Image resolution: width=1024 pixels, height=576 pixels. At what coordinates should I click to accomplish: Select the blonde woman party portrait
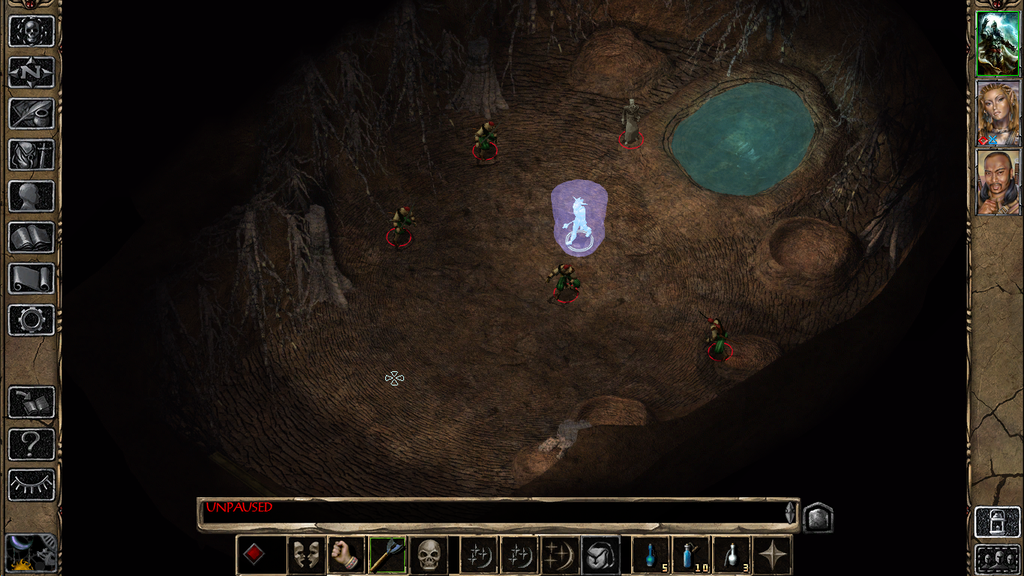point(998,113)
